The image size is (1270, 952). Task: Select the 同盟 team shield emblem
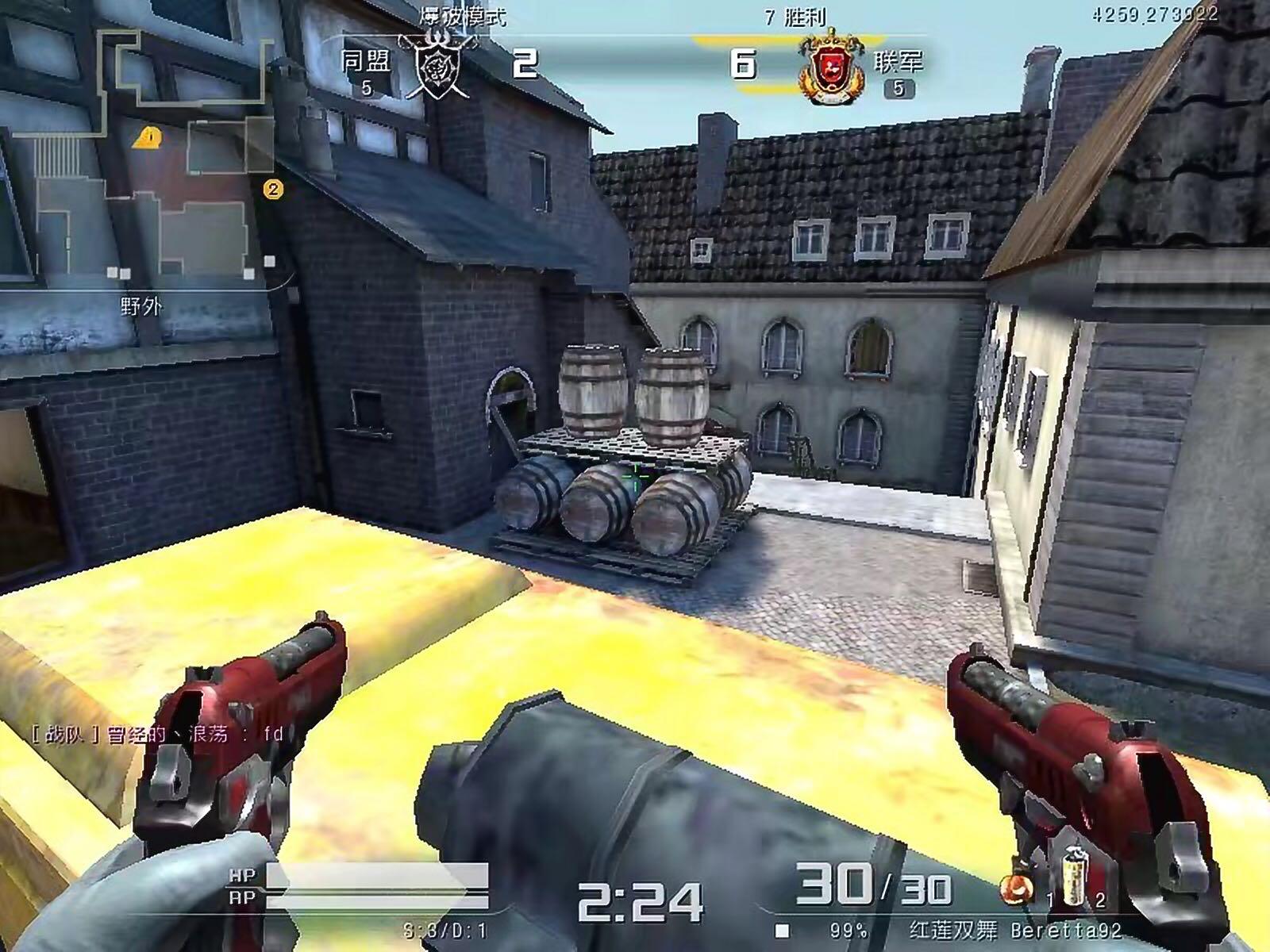(x=436, y=68)
